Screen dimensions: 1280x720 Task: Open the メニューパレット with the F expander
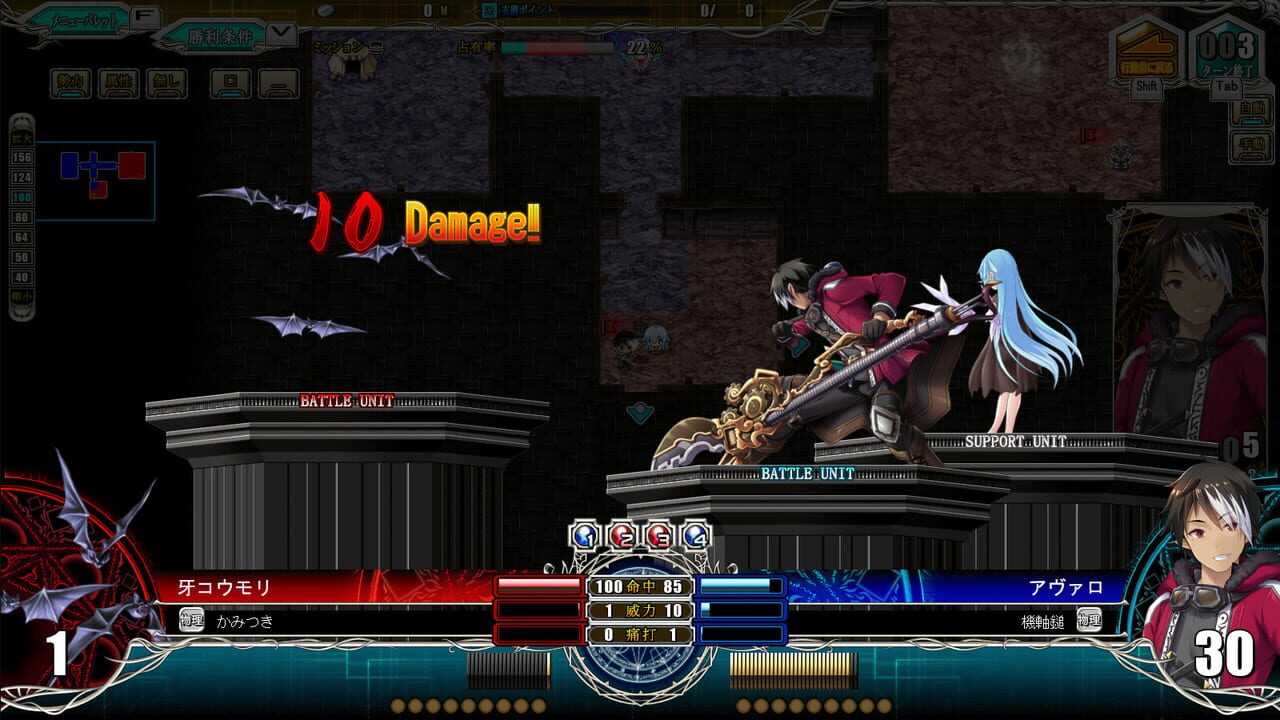click(145, 16)
